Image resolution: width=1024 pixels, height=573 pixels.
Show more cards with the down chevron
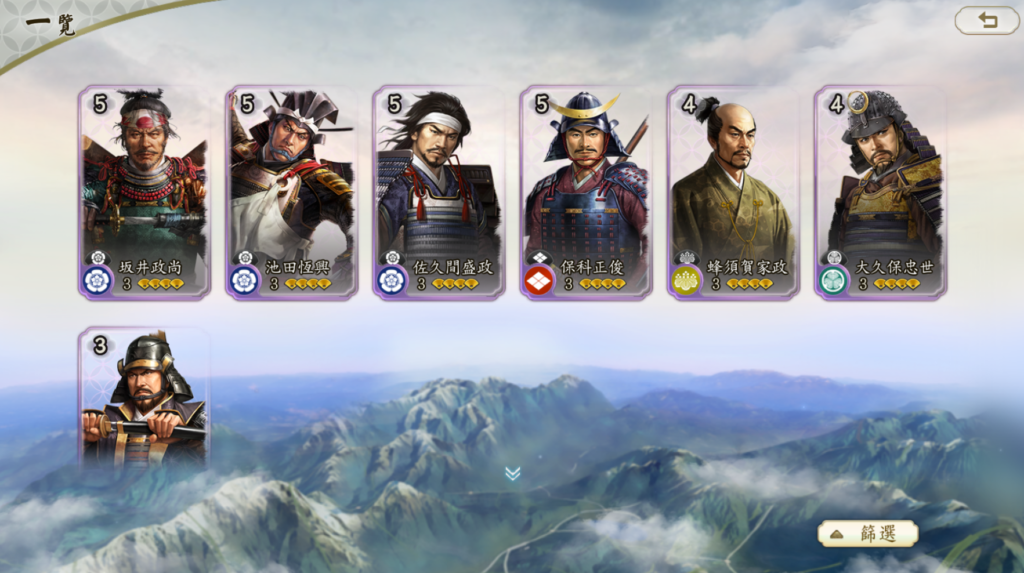pyautogui.click(x=512, y=473)
